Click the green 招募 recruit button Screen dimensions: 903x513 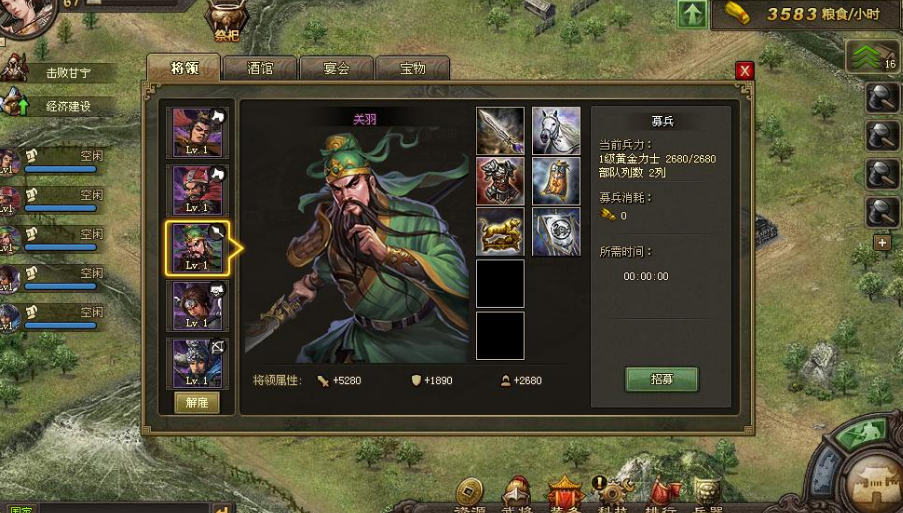tap(661, 379)
